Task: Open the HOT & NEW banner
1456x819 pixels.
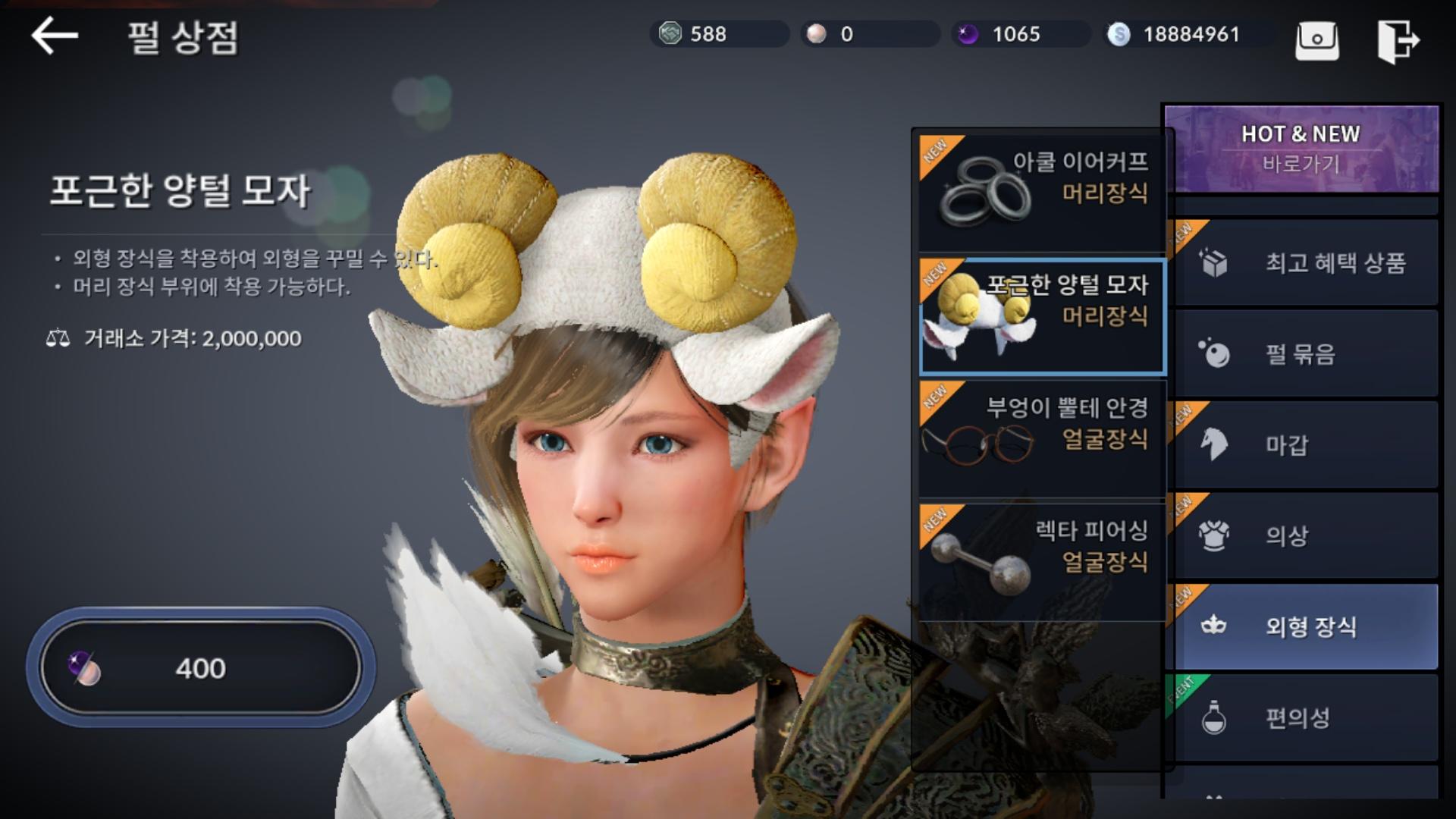Action: (x=1301, y=148)
